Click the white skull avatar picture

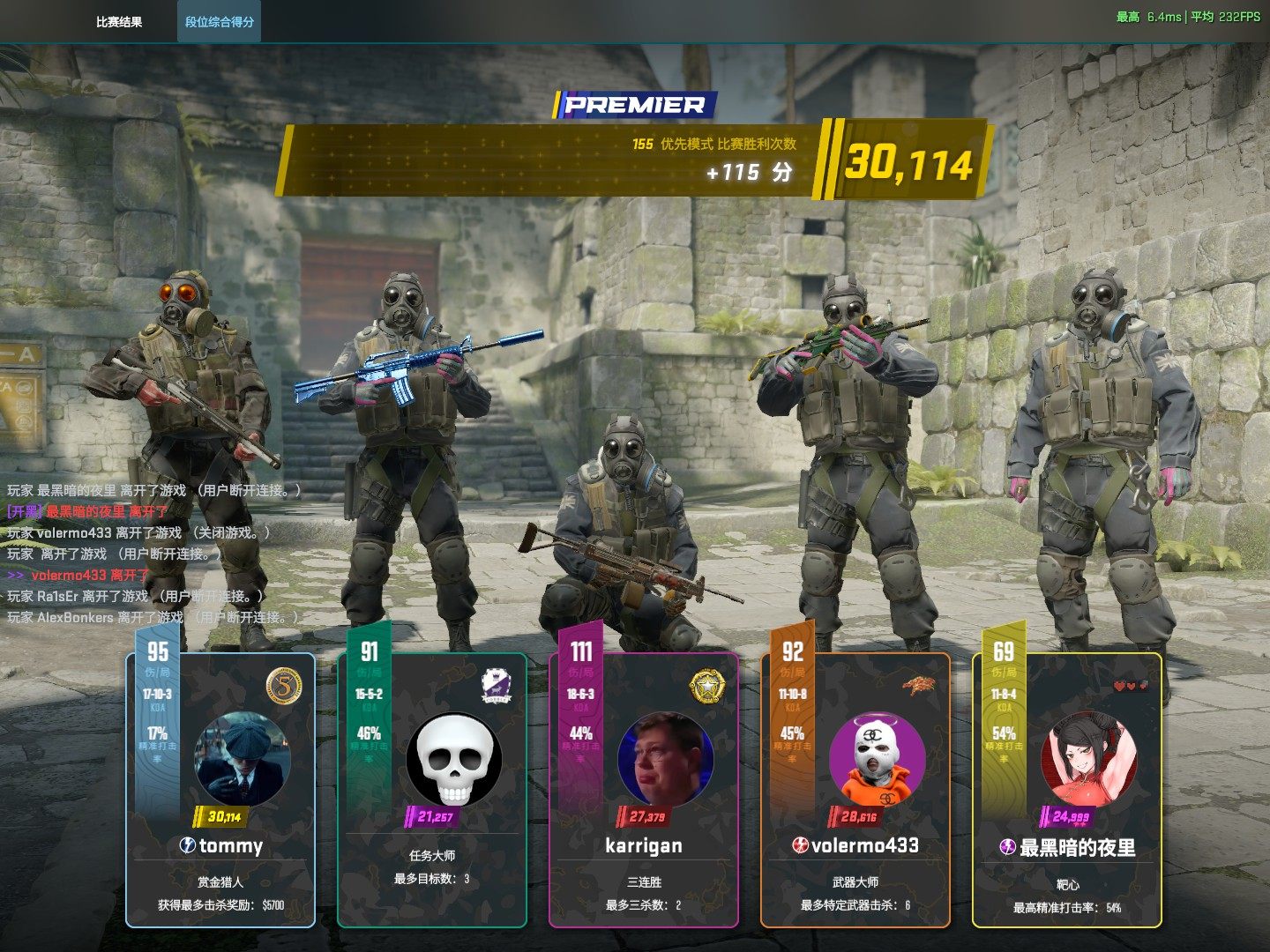(x=454, y=758)
